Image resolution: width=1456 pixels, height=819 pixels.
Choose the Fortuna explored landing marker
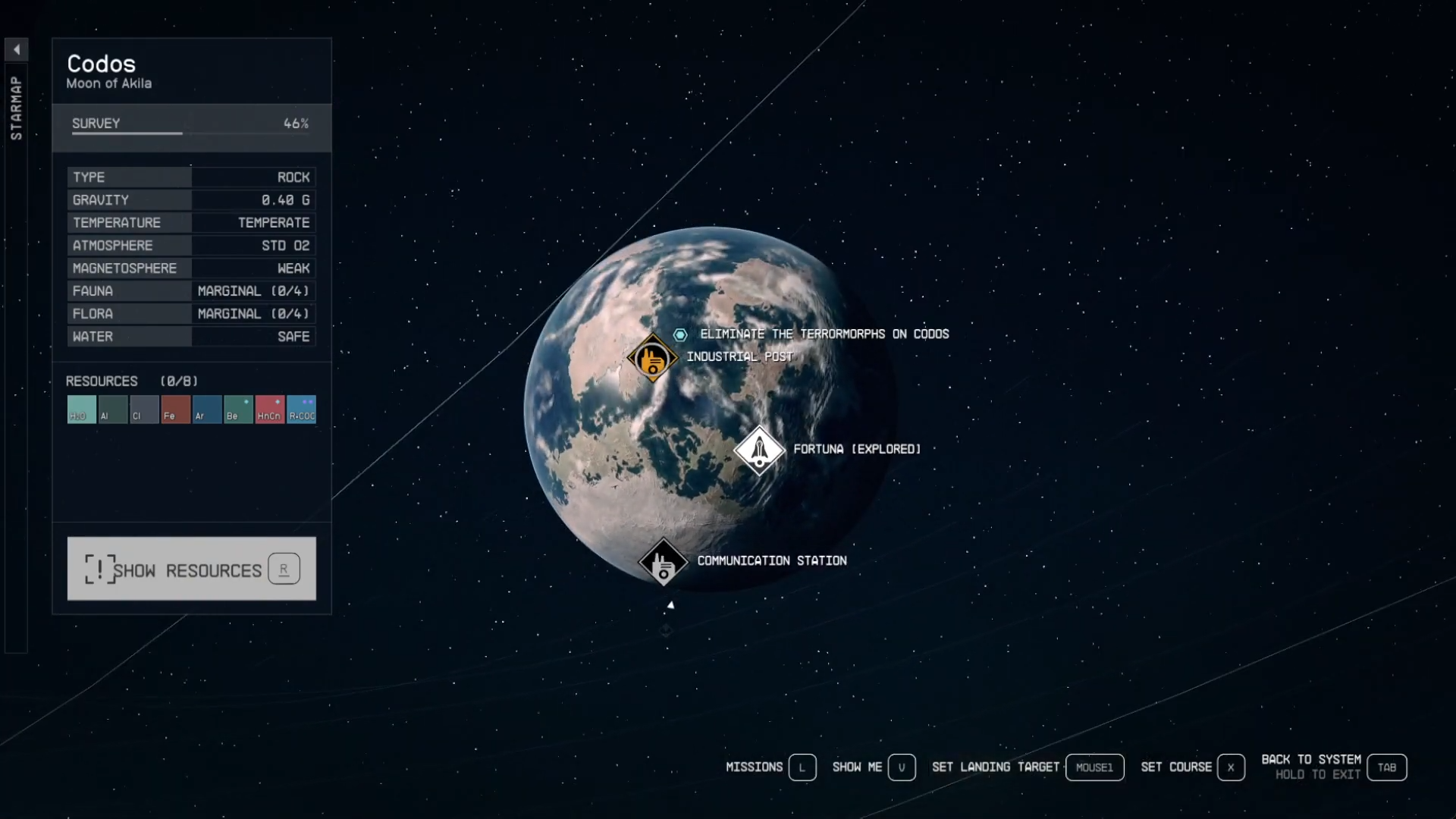pos(759,450)
